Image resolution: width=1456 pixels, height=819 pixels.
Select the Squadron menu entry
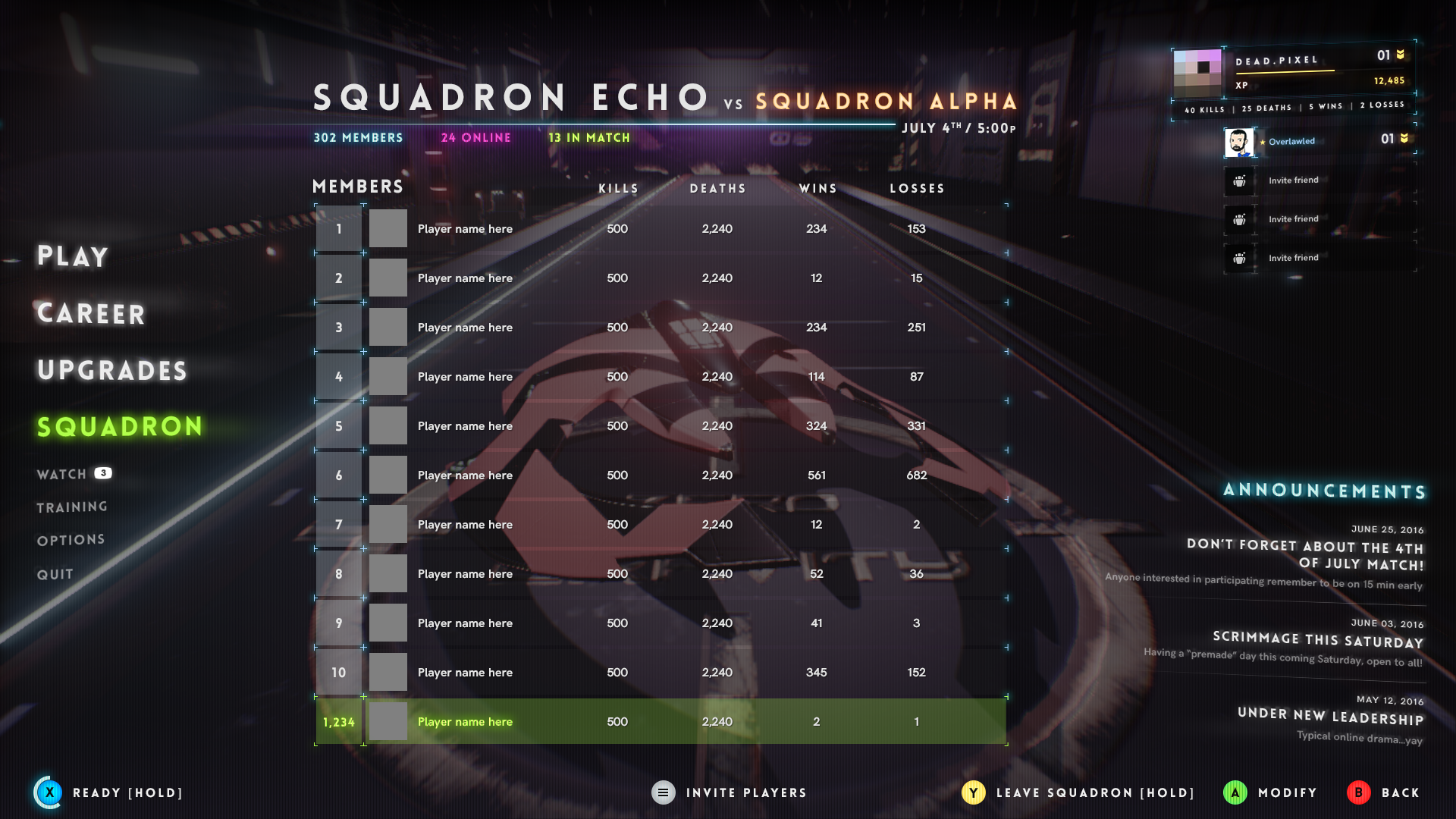(x=120, y=427)
